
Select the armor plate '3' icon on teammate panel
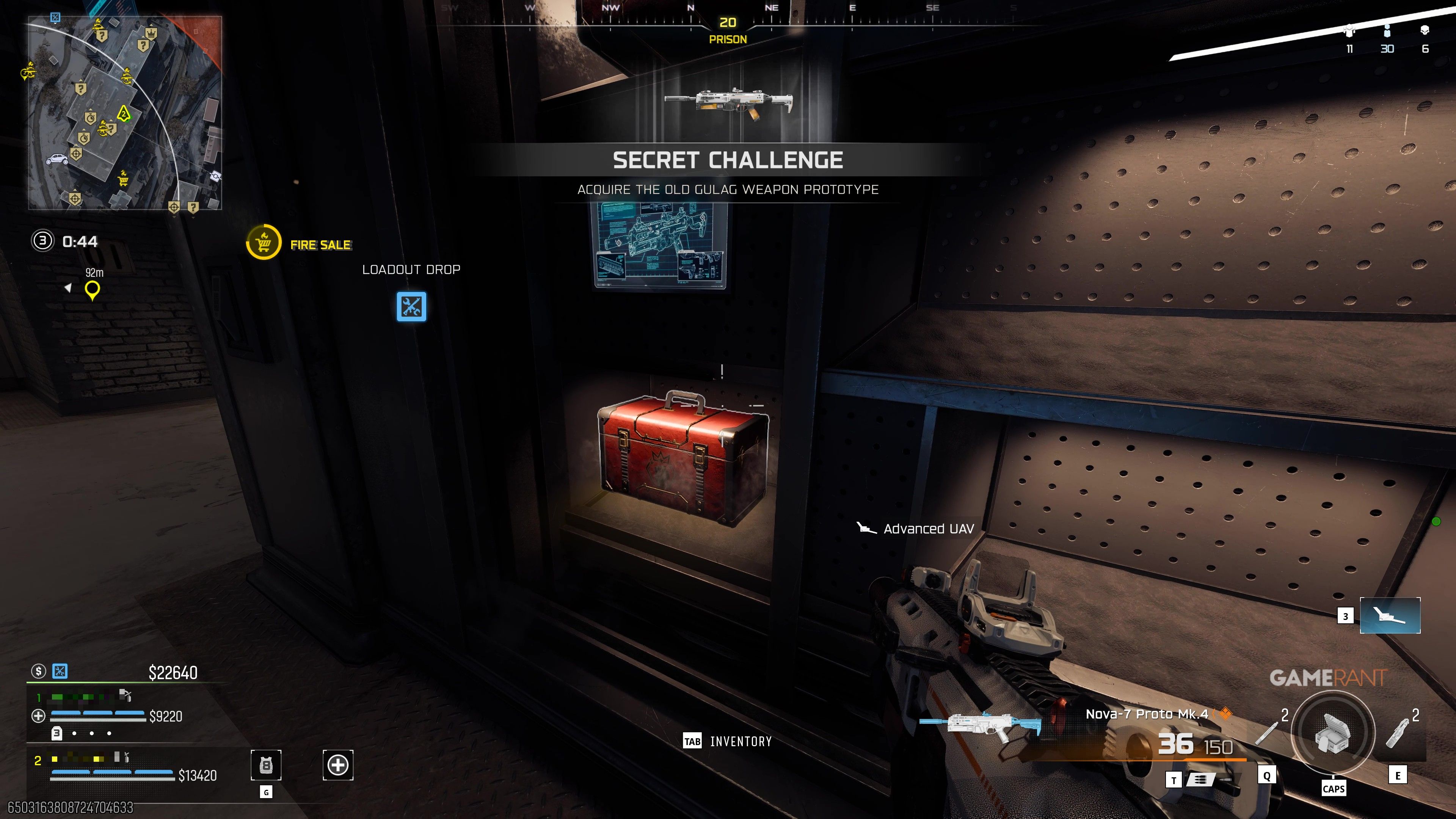56,734
